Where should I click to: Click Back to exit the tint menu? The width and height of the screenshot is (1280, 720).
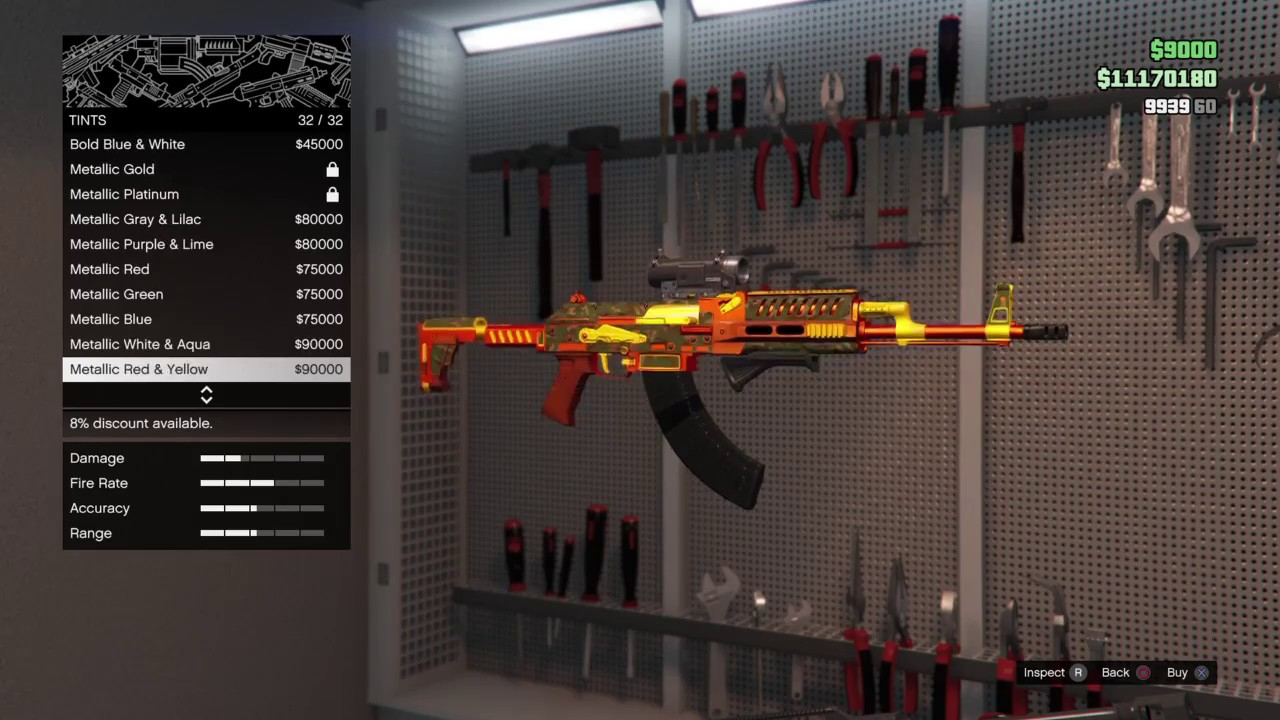coord(1115,672)
